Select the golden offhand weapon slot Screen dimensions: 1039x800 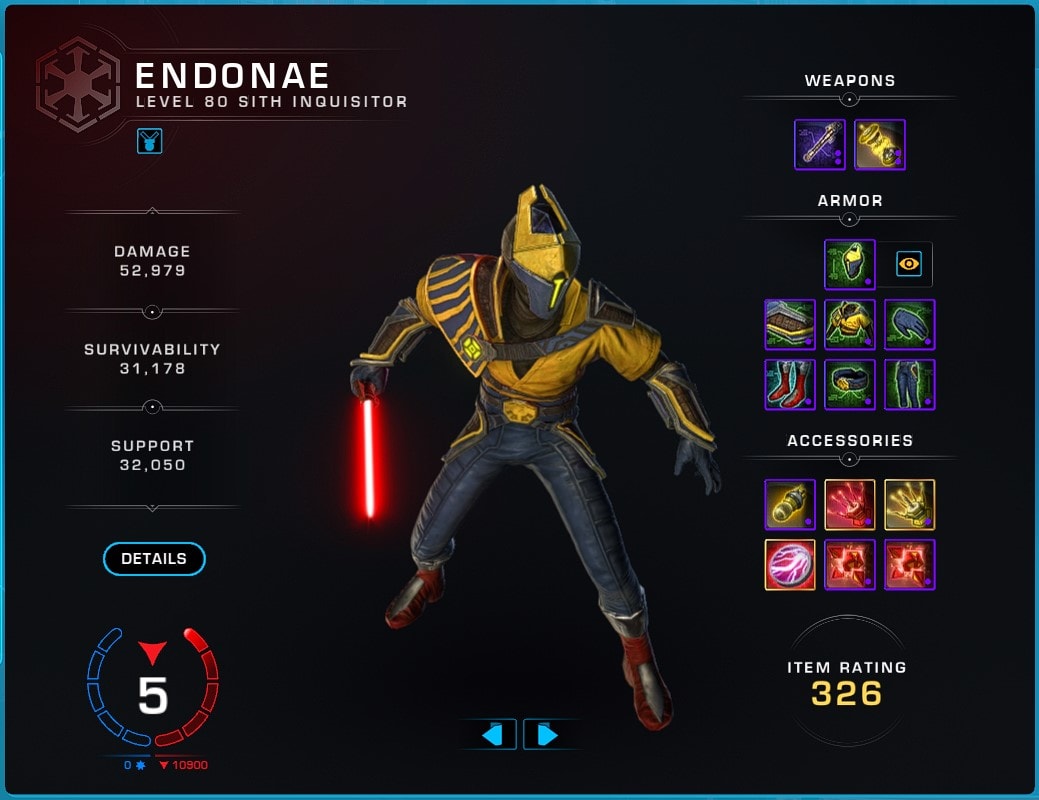coord(880,145)
